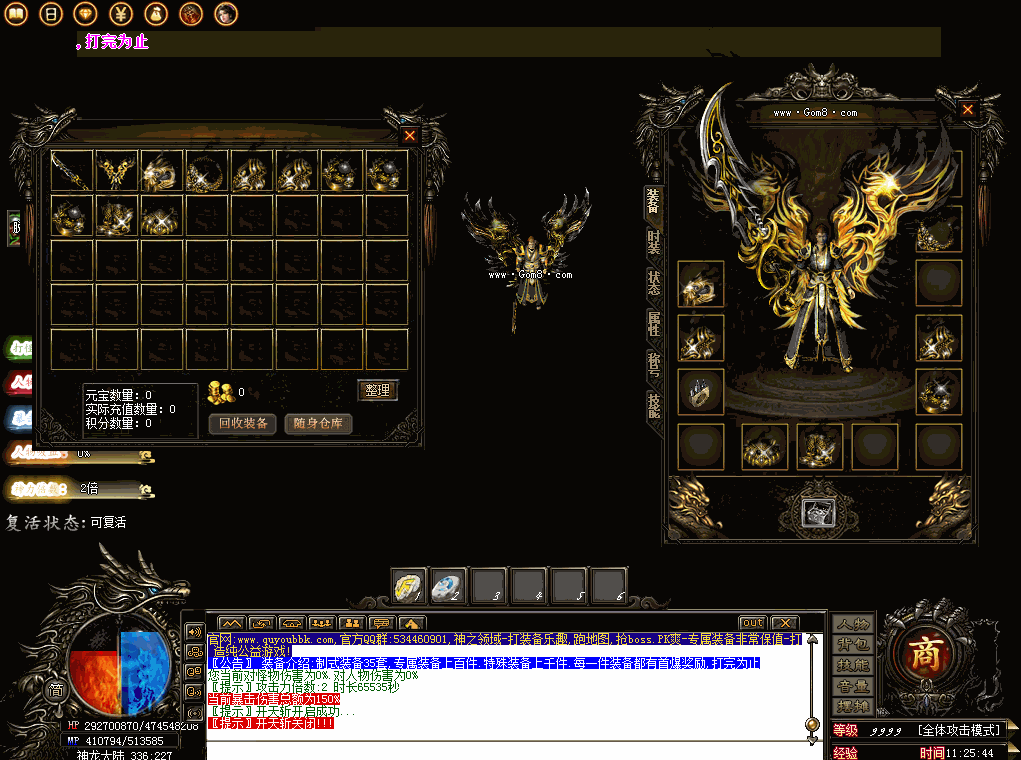Image resolution: width=1021 pixels, height=760 pixels.
Task: Click the yen currency icon in the top bar
Action: coord(120,14)
